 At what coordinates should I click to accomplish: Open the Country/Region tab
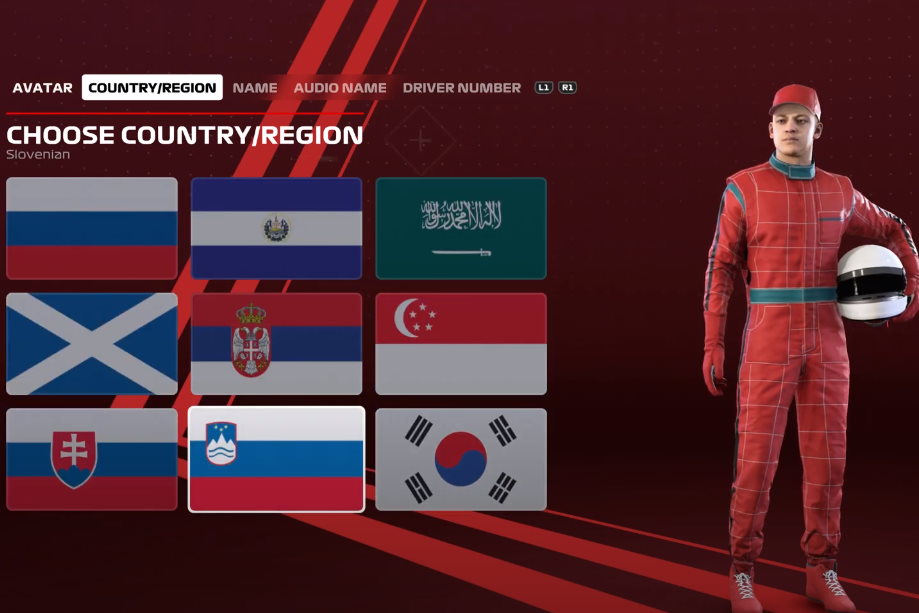pos(152,88)
